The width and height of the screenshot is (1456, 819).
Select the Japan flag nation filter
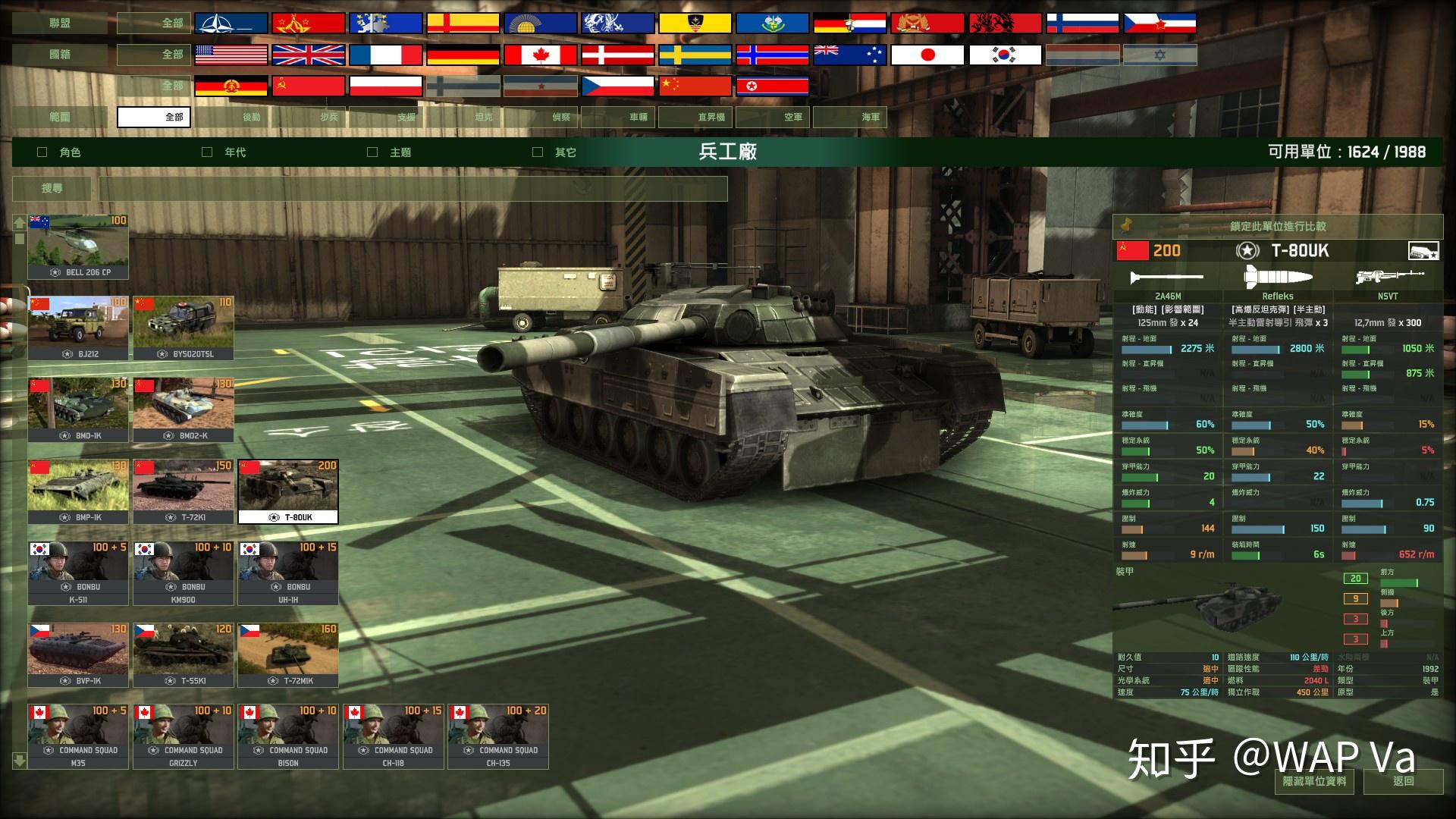tap(927, 54)
